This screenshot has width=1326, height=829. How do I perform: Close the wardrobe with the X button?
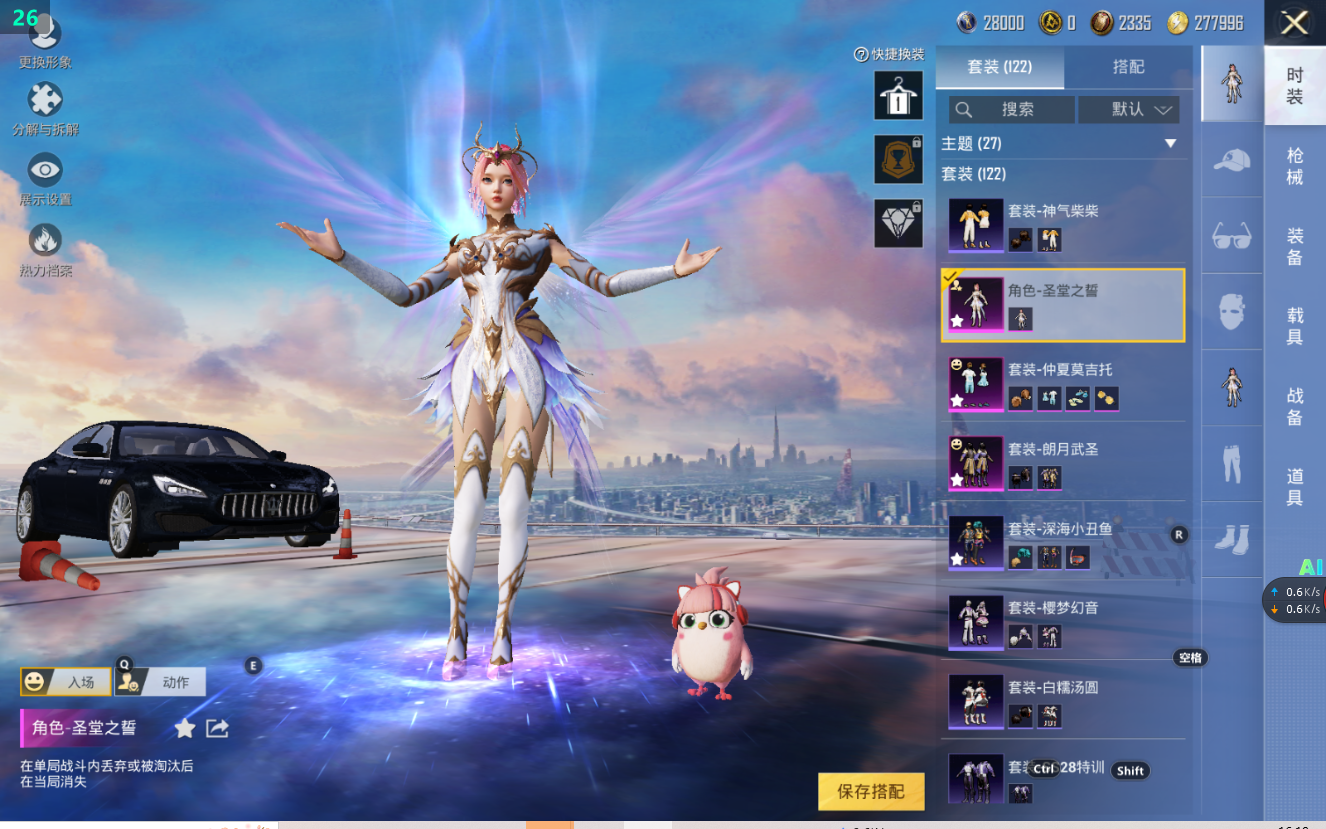tap(1294, 23)
